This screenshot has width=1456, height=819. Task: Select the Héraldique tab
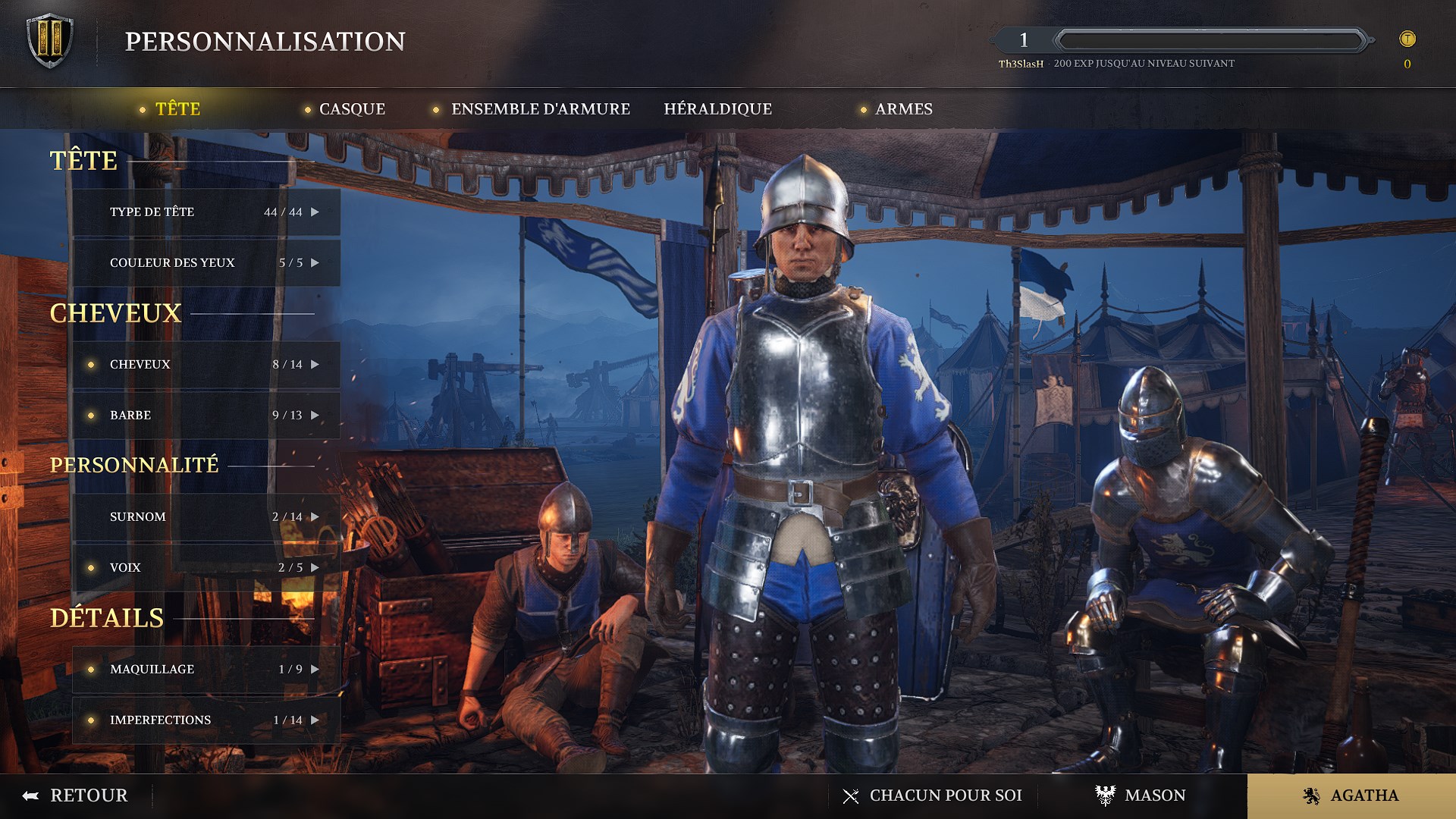pyautogui.click(x=717, y=109)
